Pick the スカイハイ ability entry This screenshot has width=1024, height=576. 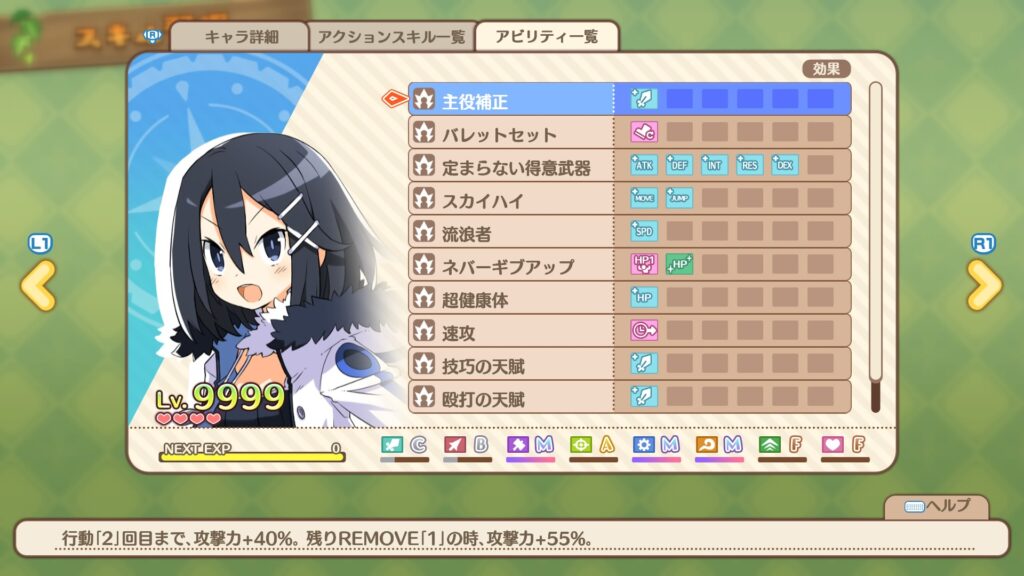[511, 199]
